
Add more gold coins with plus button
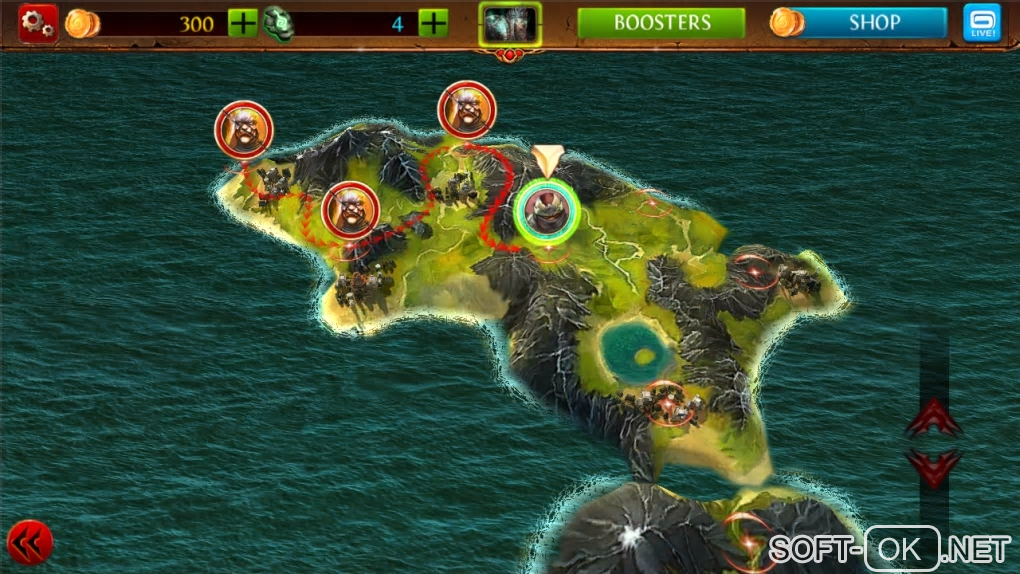243,23
